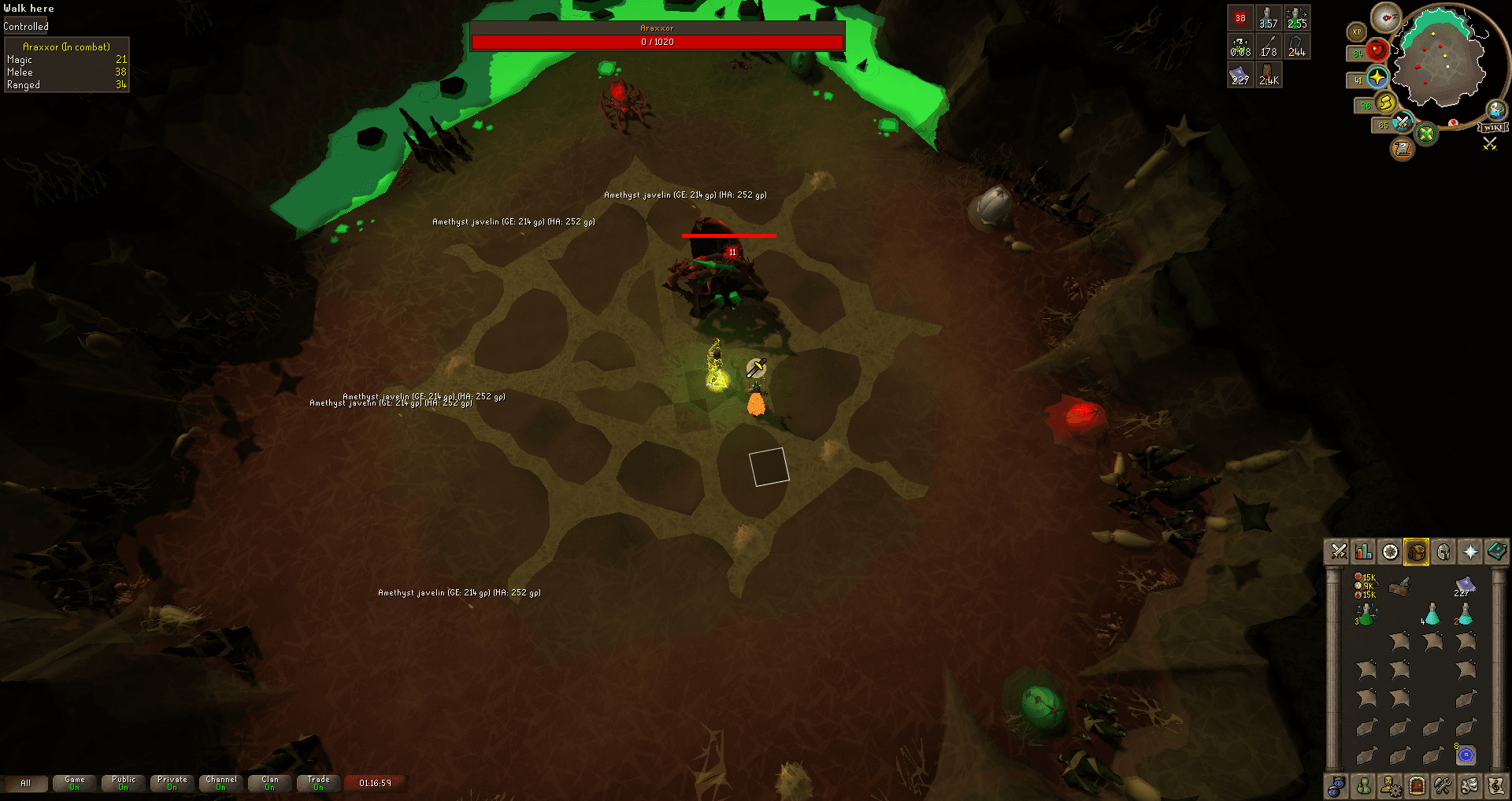Open the Music player tab
This screenshot has width=1512, height=801.
pos(1495,786)
